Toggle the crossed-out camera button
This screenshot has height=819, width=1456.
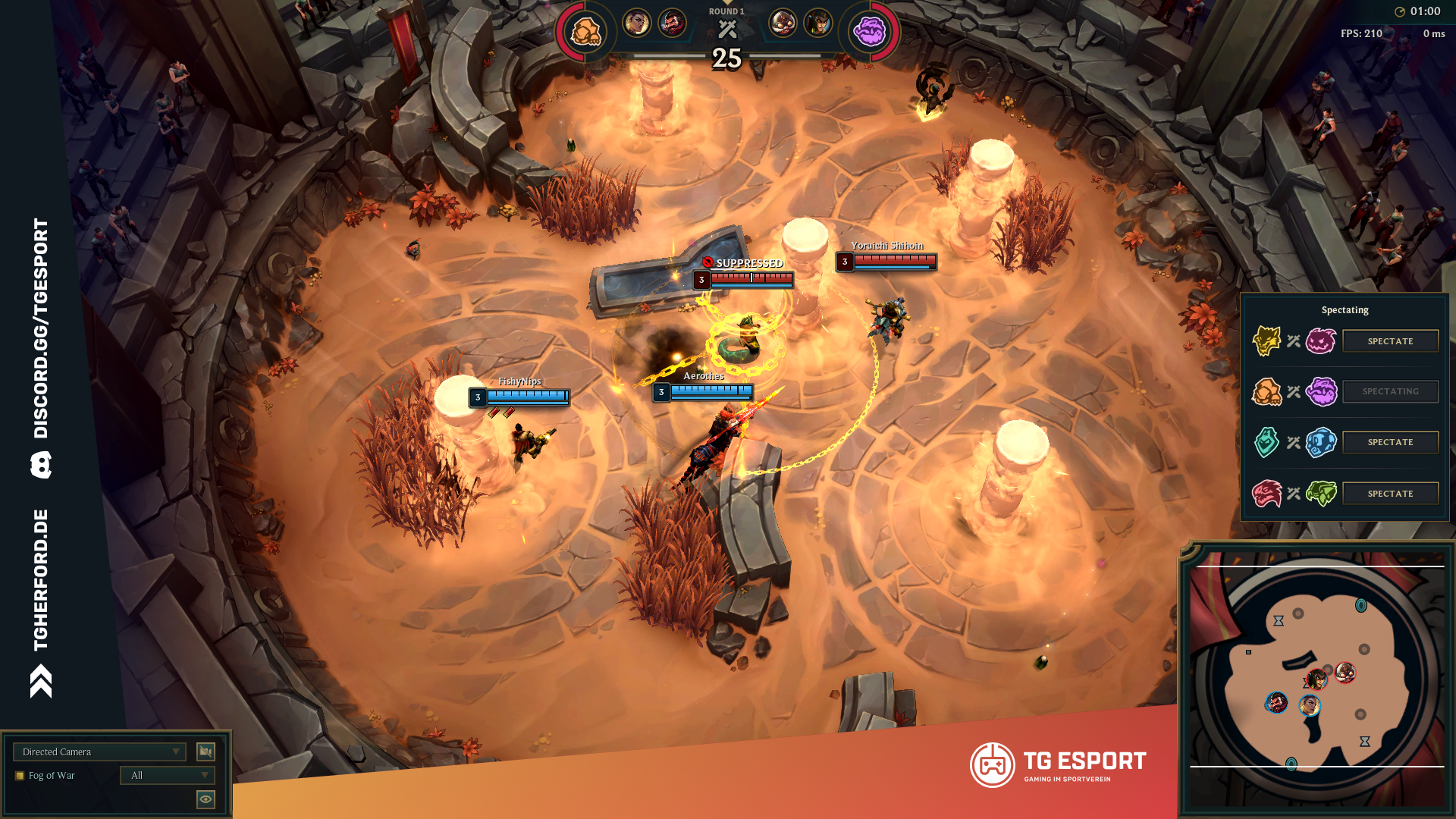coord(206,752)
